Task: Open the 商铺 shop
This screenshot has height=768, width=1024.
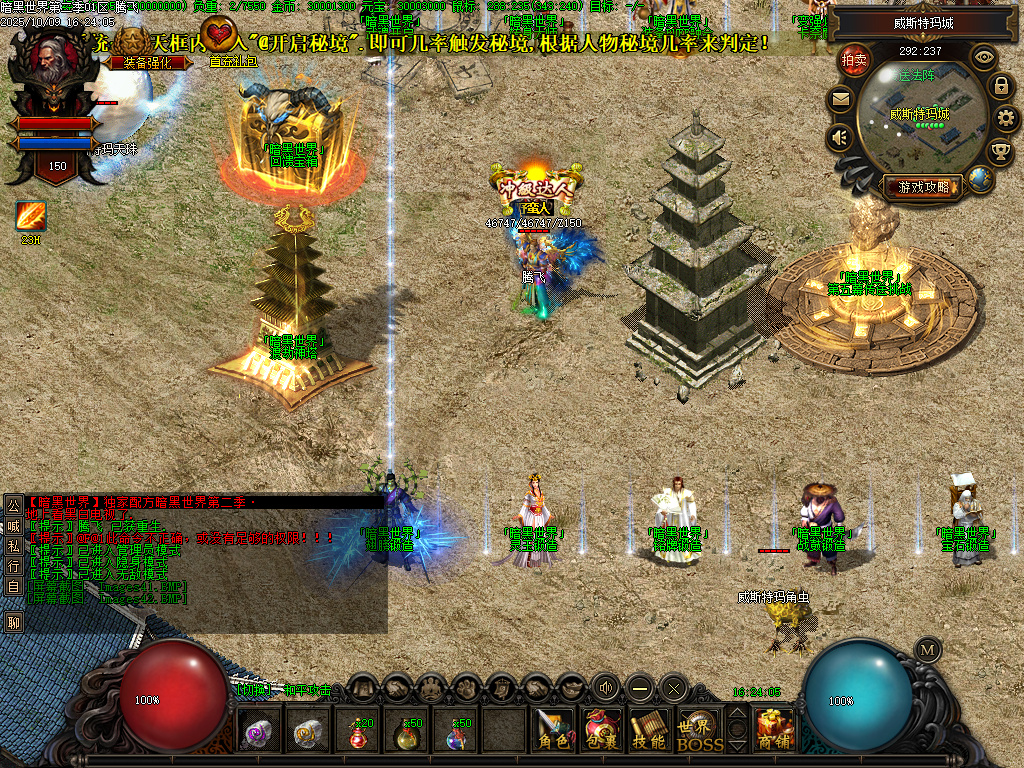Action: (774, 731)
